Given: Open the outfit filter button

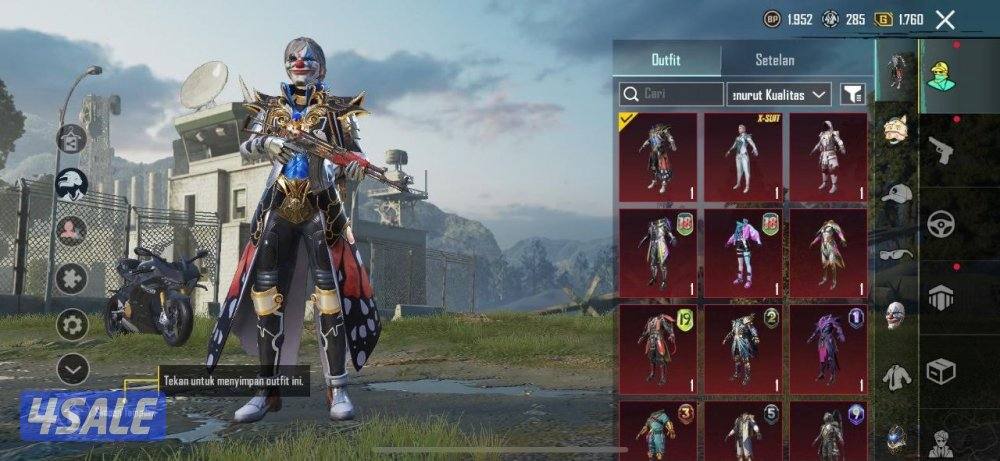Looking at the screenshot, I should [852, 94].
